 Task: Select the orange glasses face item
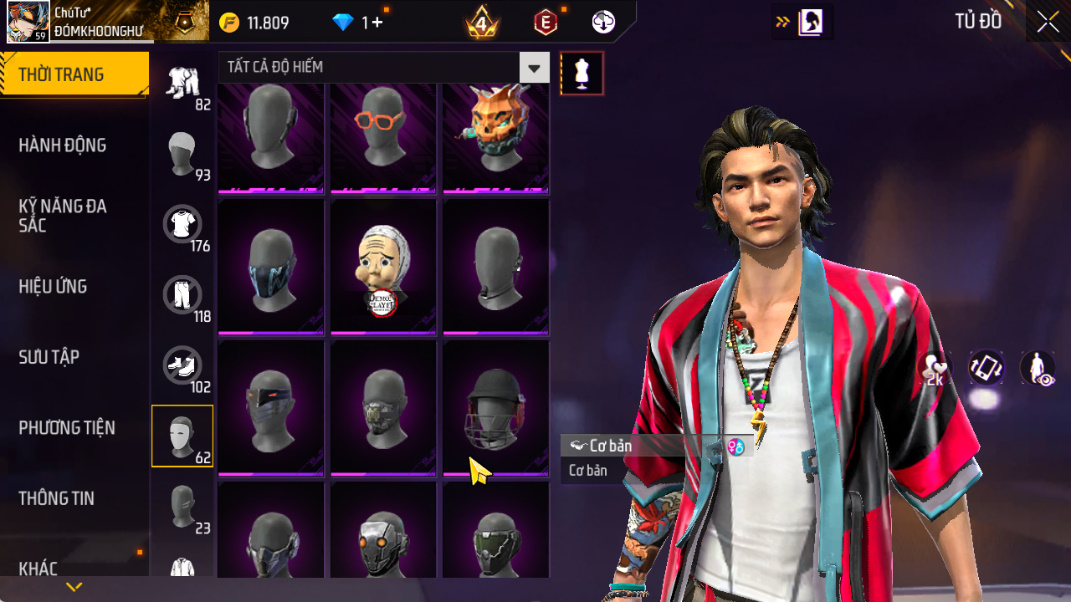[384, 137]
